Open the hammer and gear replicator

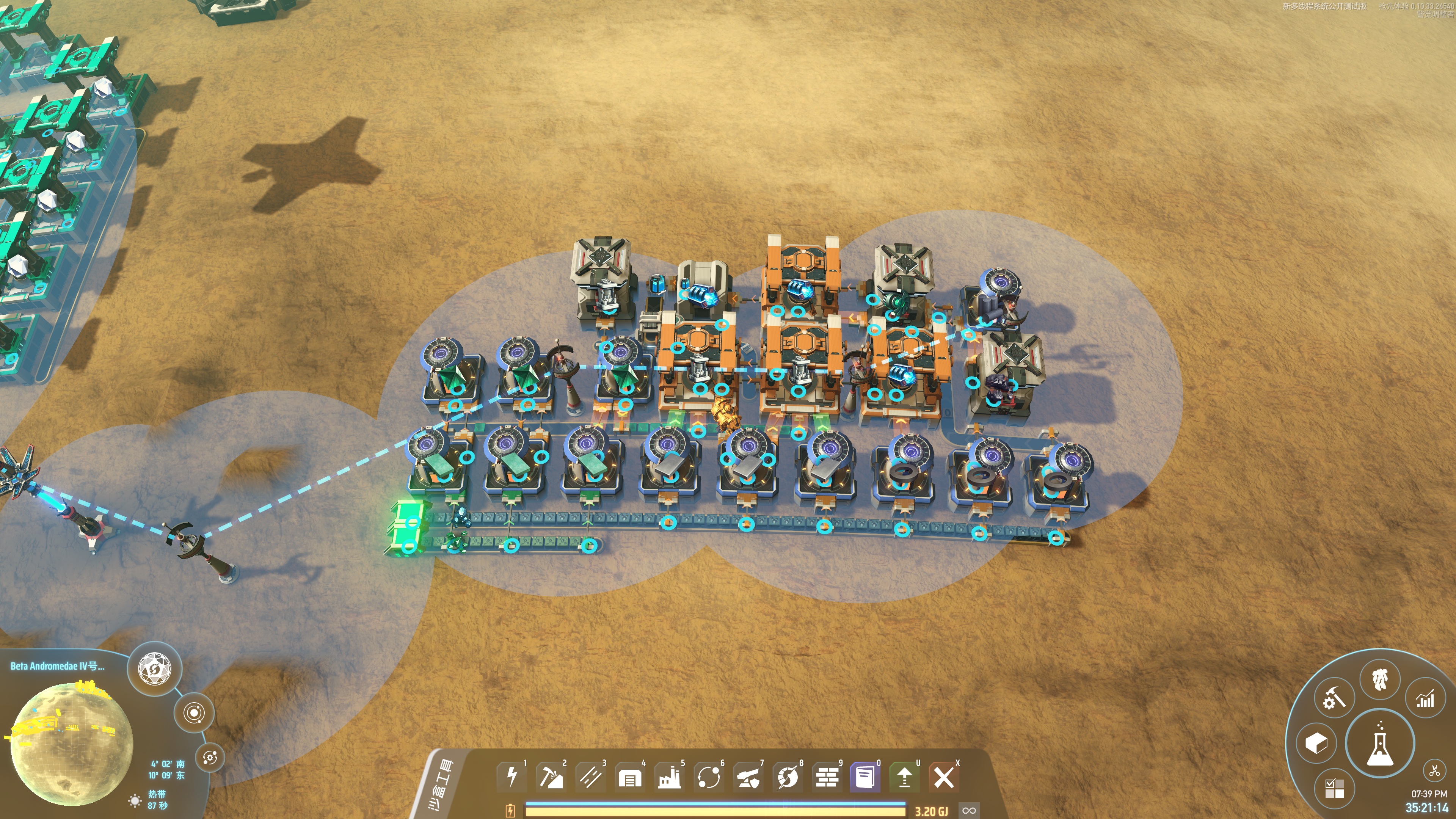point(1334,698)
